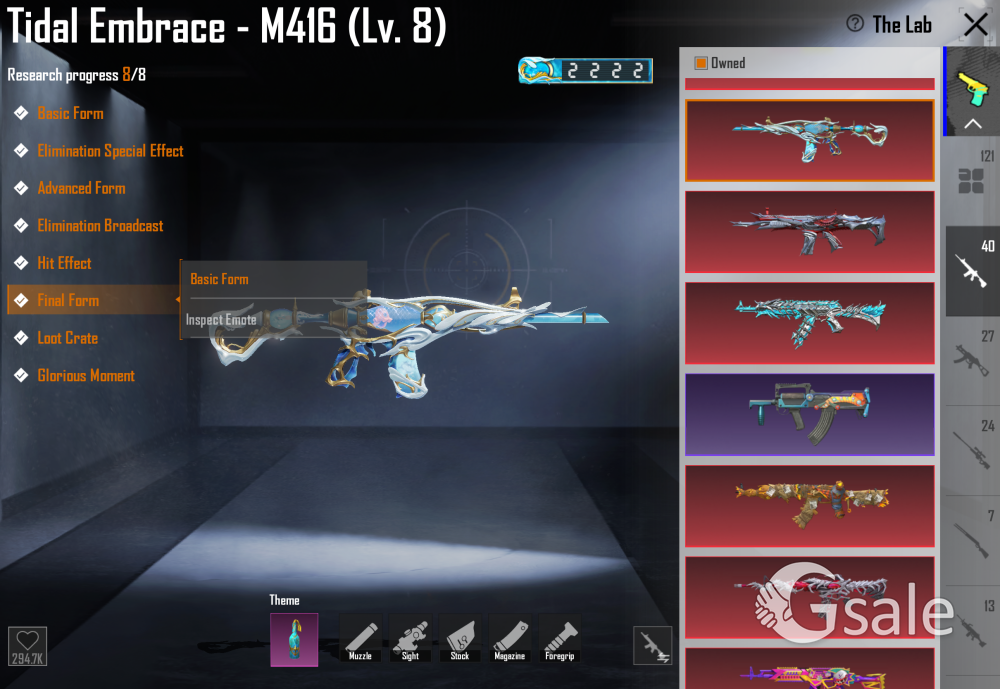Image resolution: width=1000 pixels, height=689 pixels.
Task: Choose Elimination Broadcast from the list
Action: click(x=100, y=226)
